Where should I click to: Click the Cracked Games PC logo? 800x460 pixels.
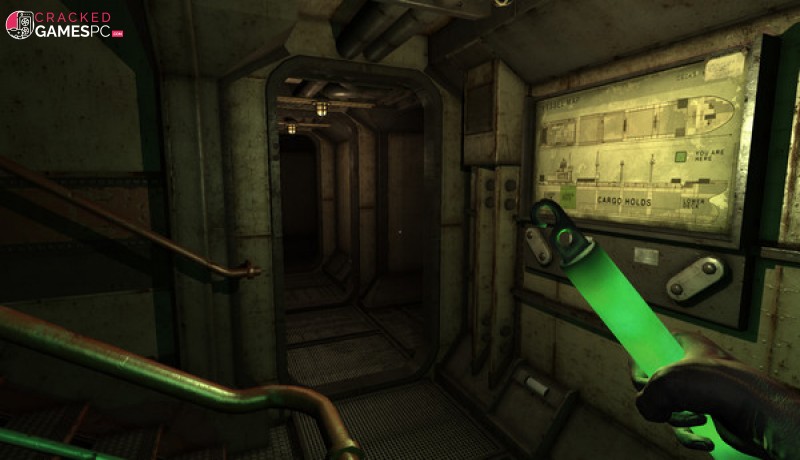point(63,25)
